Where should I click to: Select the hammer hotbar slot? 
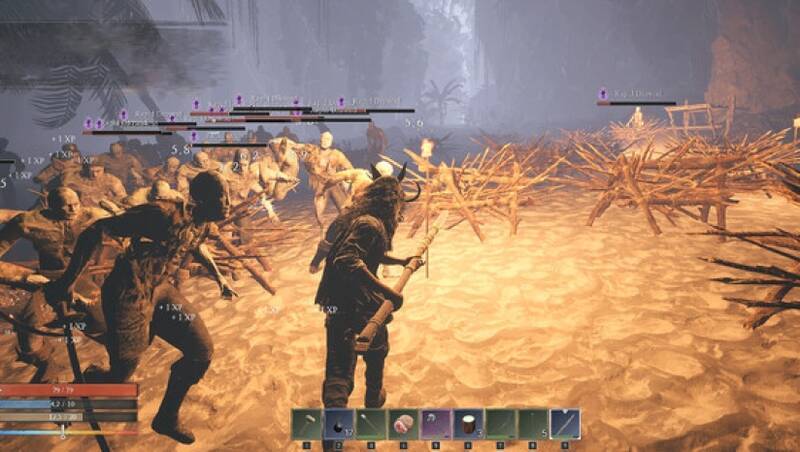click(x=307, y=424)
